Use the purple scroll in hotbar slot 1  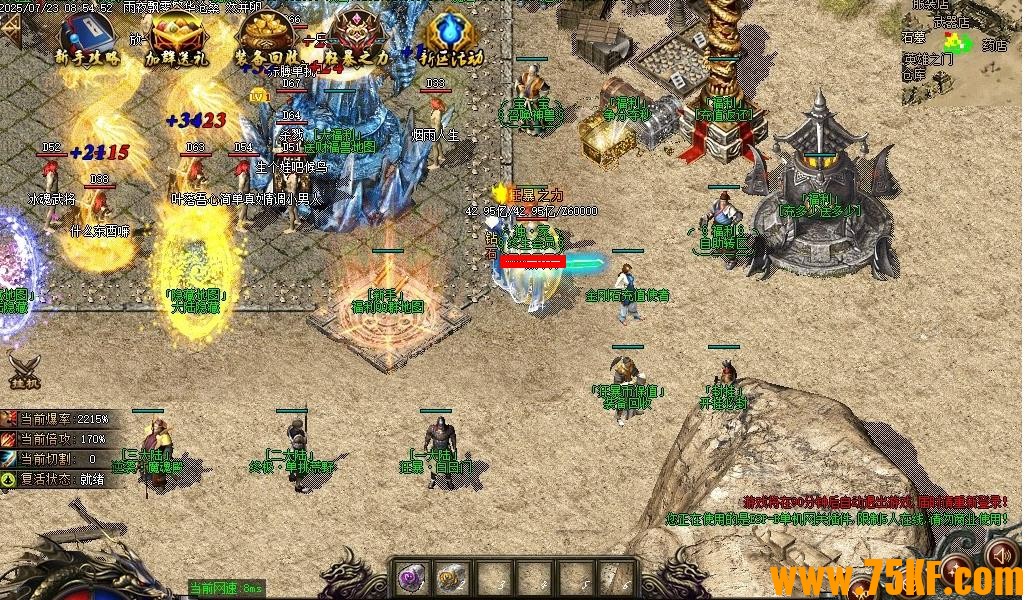[411, 577]
